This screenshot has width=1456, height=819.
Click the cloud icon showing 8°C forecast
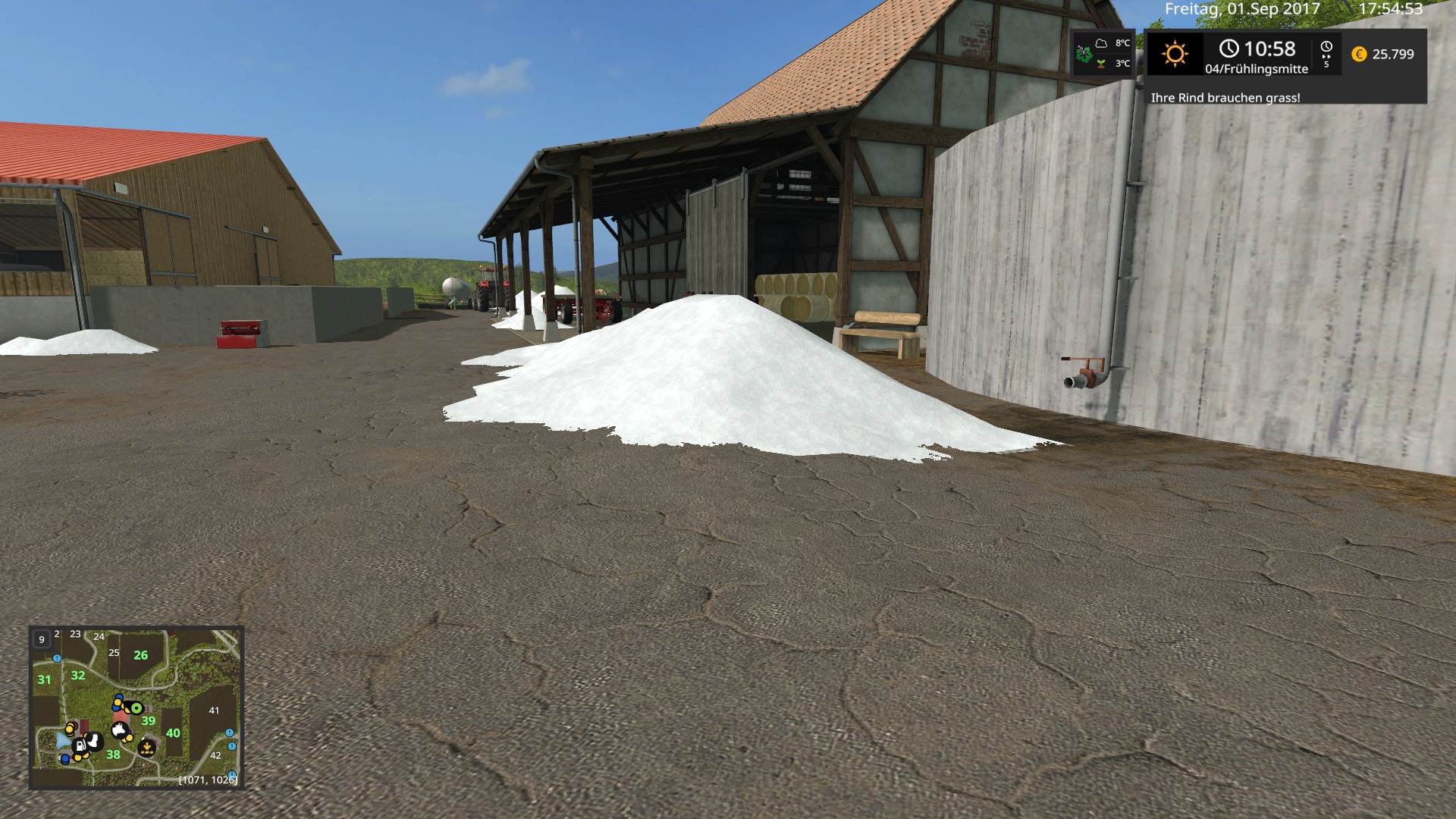click(x=1101, y=44)
